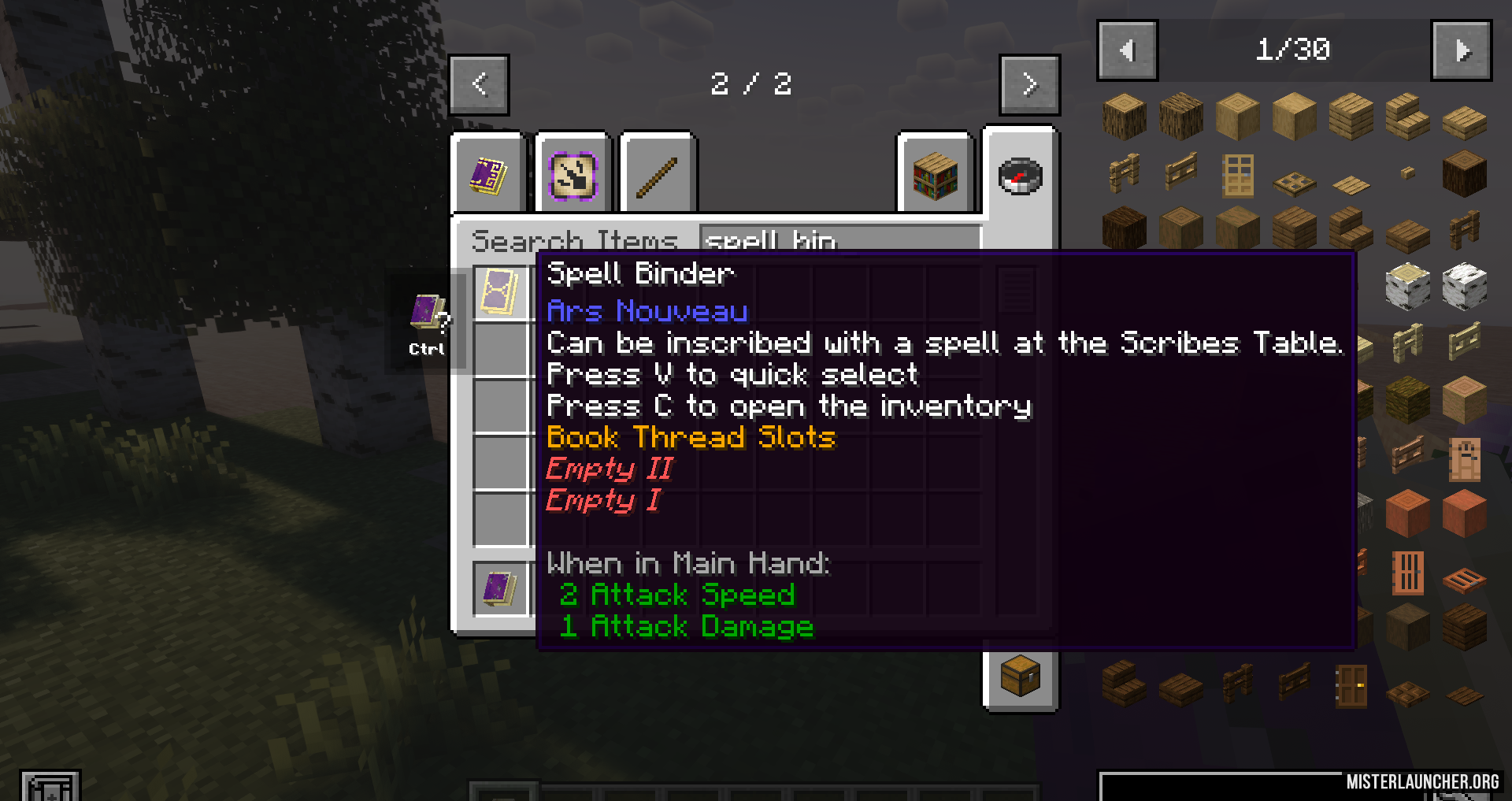The image size is (1512, 801).
Task: Select the small oak button item
Action: pos(1407,172)
